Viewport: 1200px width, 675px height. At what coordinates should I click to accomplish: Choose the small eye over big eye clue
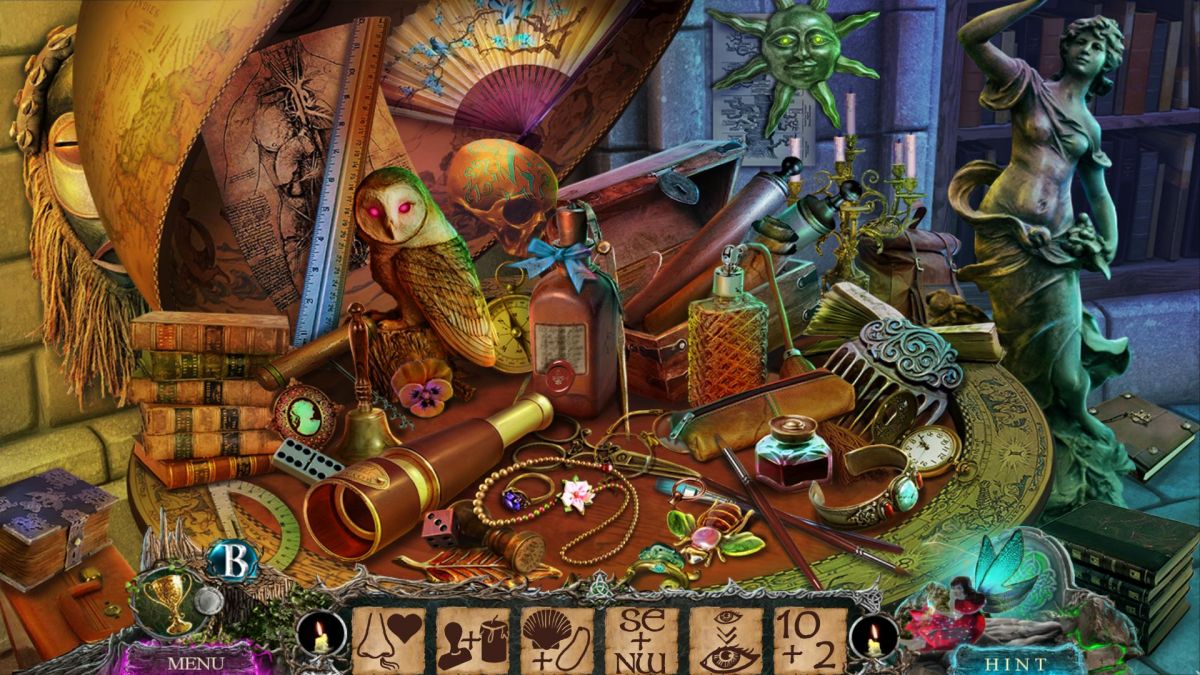point(726,640)
